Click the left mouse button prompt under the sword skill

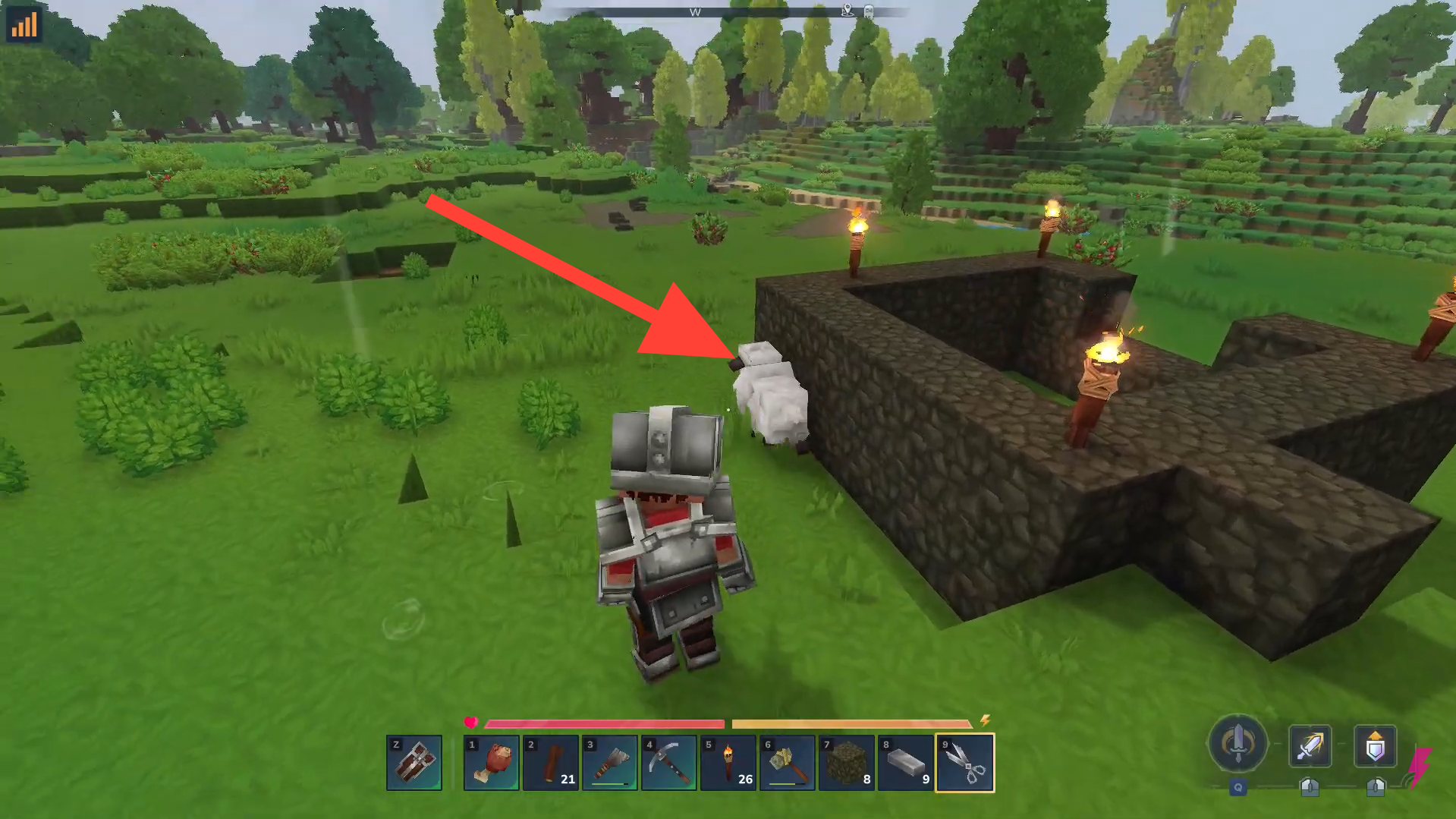pos(1310,789)
